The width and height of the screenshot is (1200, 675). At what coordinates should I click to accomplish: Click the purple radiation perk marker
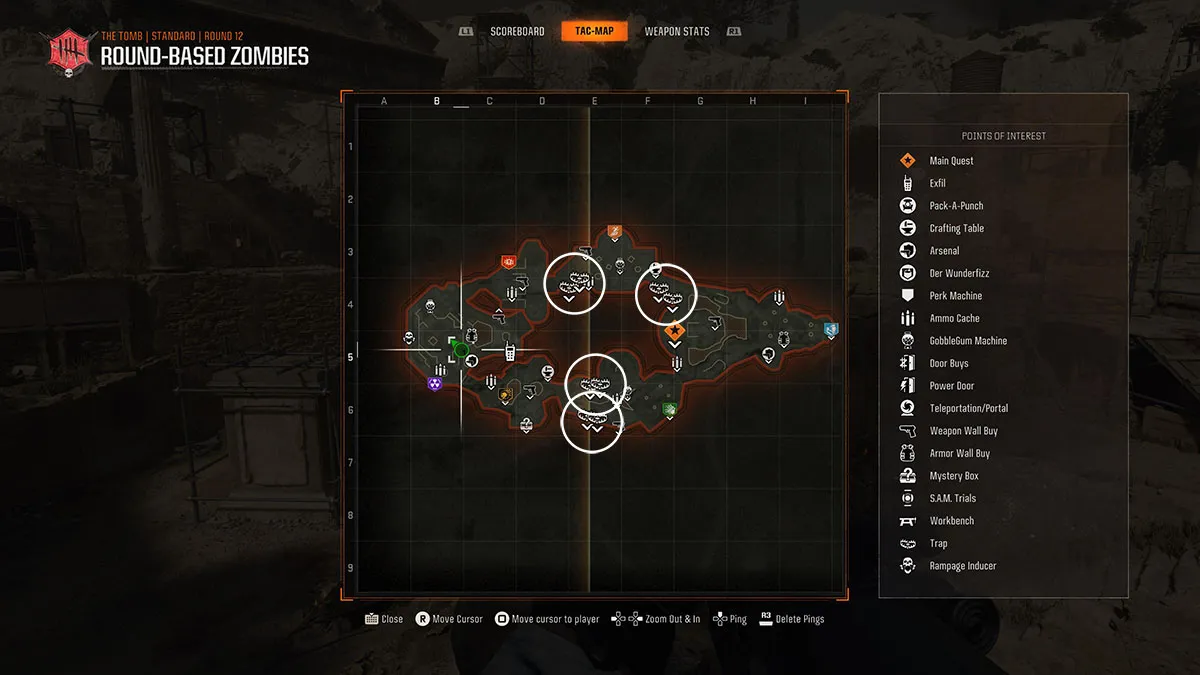(434, 383)
